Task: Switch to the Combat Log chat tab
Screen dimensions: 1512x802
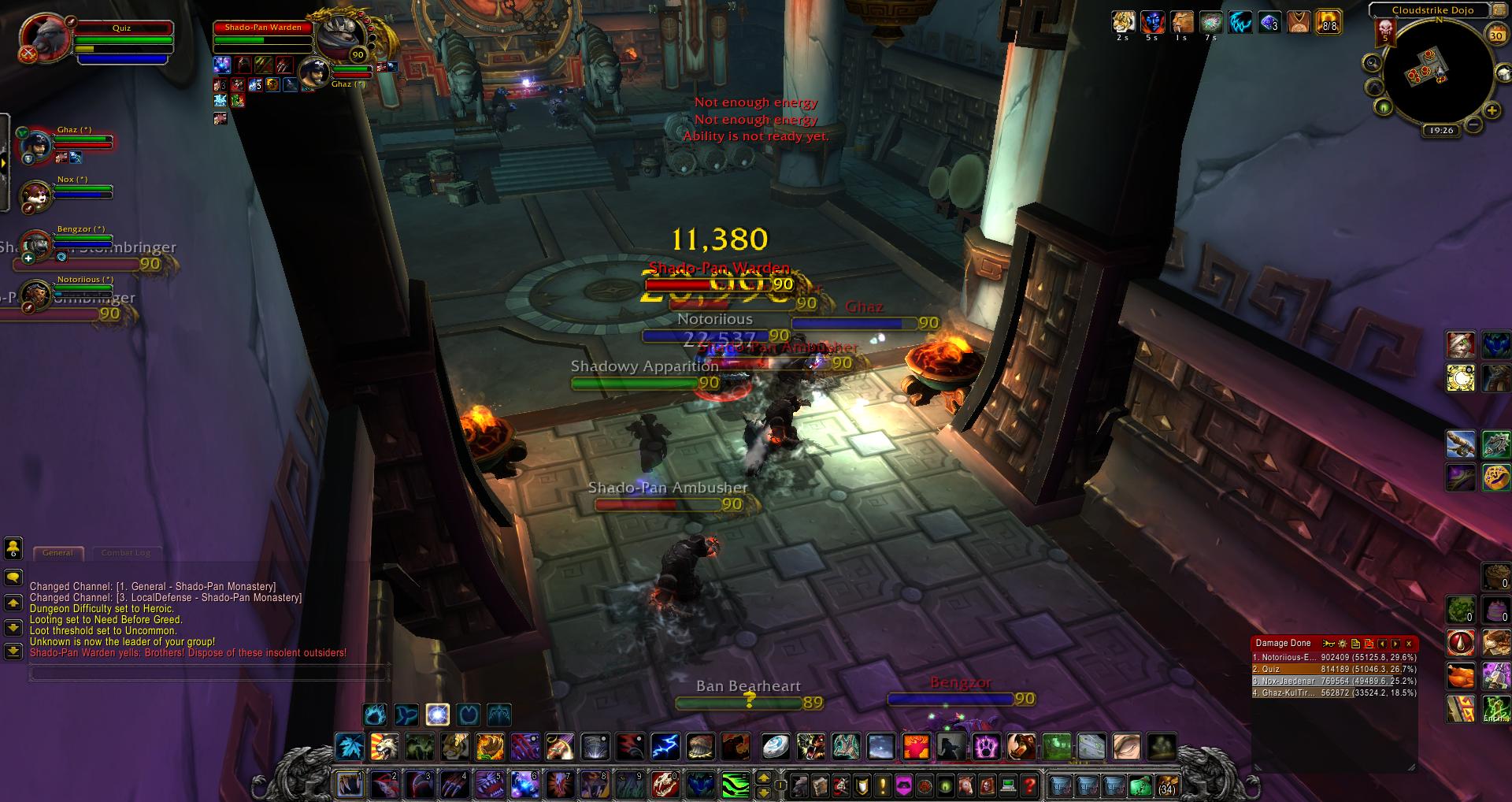Action: click(125, 553)
